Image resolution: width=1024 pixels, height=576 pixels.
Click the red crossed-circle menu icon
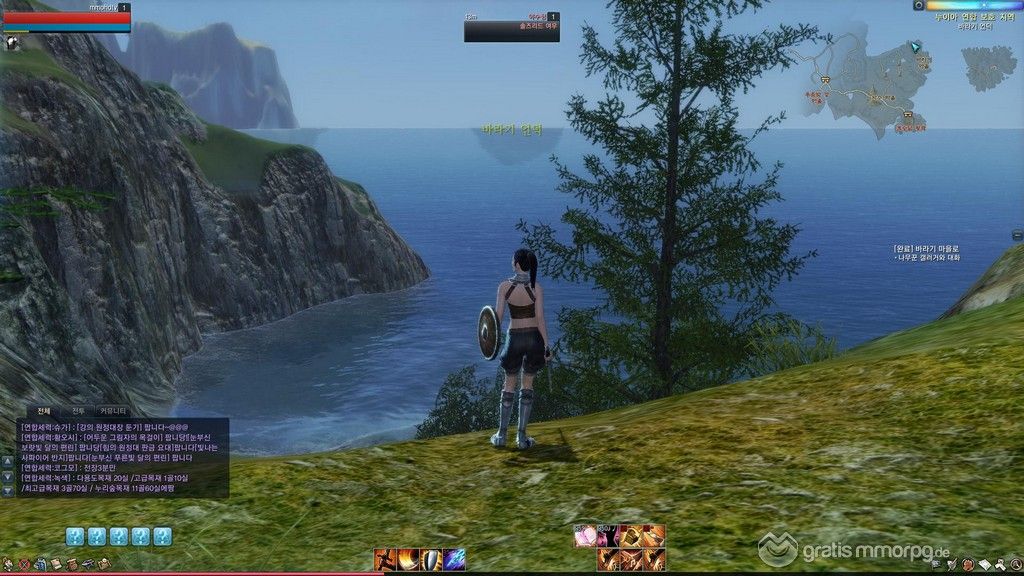pyautogui.click(x=24, y=565)
